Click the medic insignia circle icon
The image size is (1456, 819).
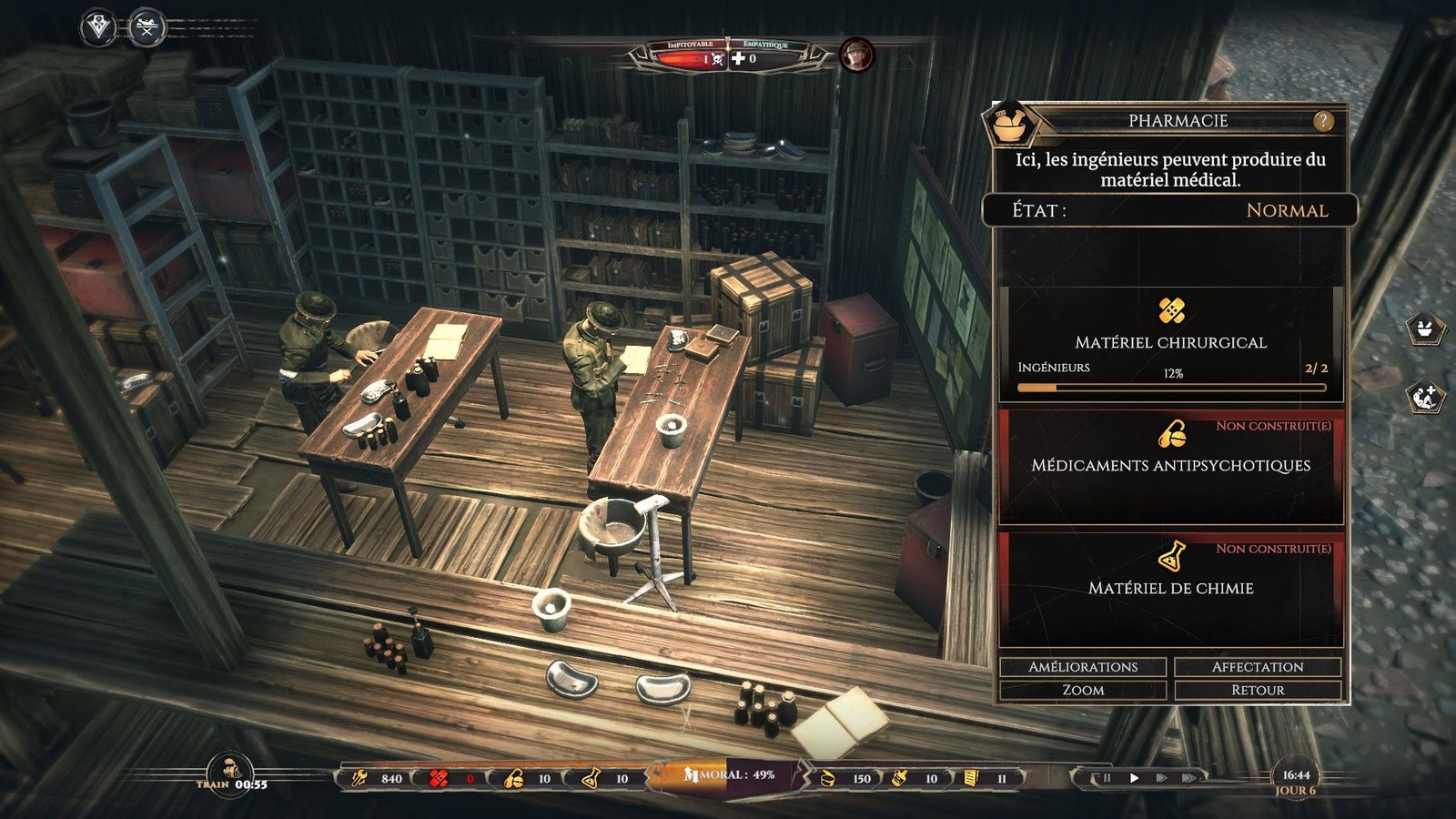[x=98, y=27]
